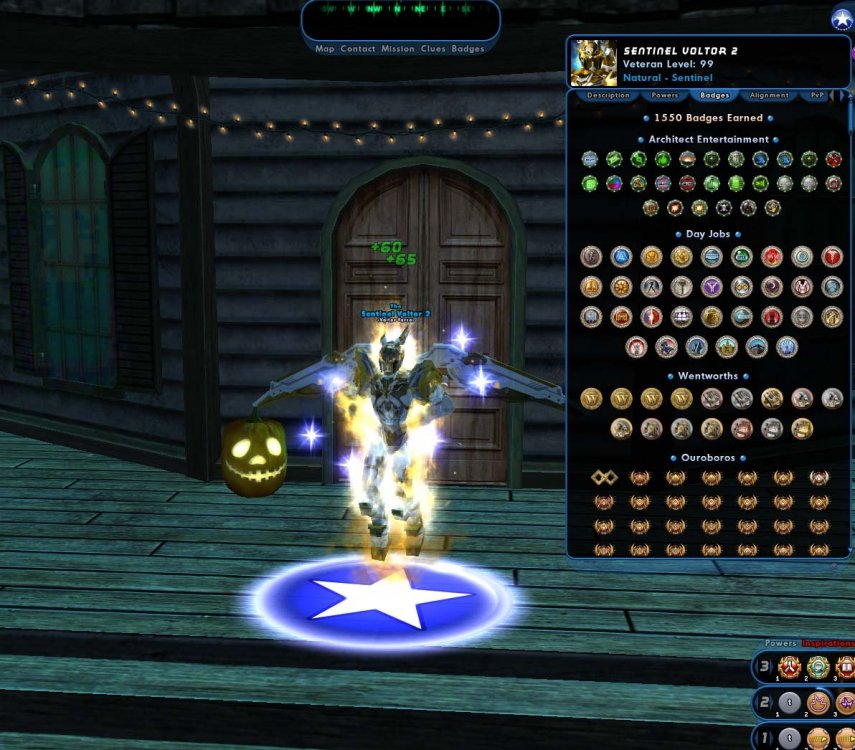The height and width of the screenshot is (750, 855).
Task: Click the Sentinel Voltor 2 character portrait
Action: click(x=593, y=63)
